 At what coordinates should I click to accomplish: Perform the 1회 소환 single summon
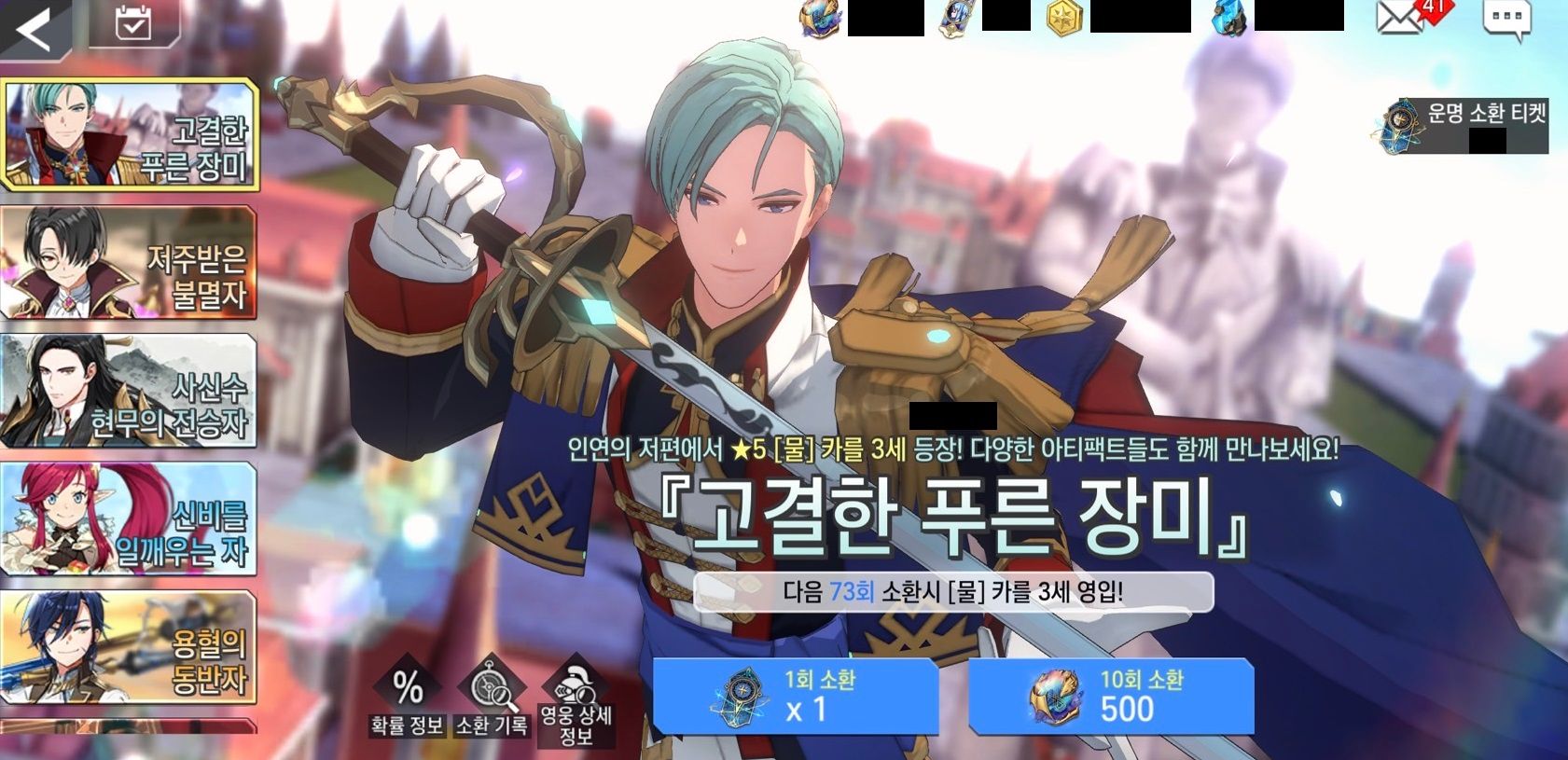tap(795, 696)
